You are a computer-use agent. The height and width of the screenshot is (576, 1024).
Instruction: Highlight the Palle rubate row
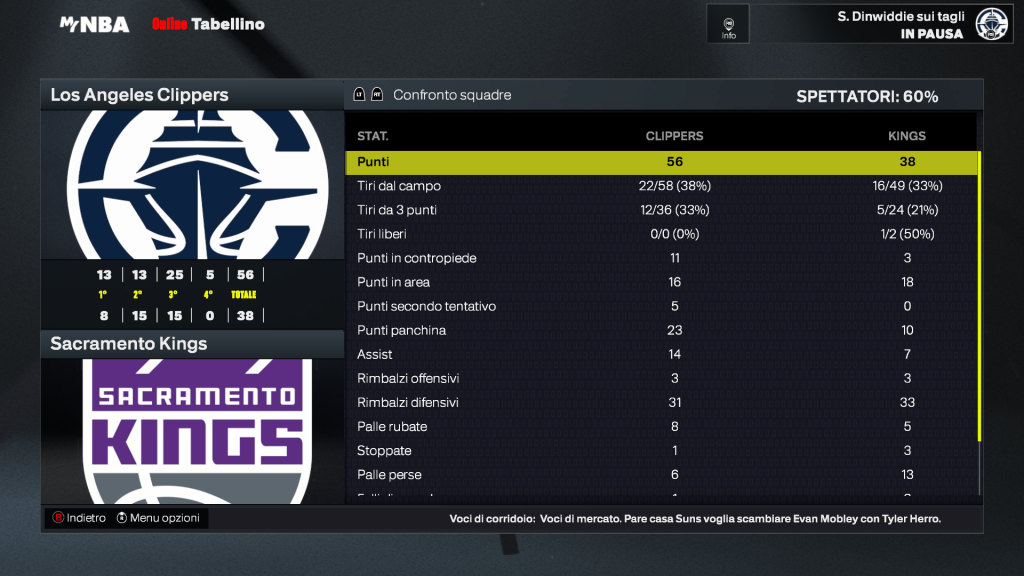tap(660, 426)
